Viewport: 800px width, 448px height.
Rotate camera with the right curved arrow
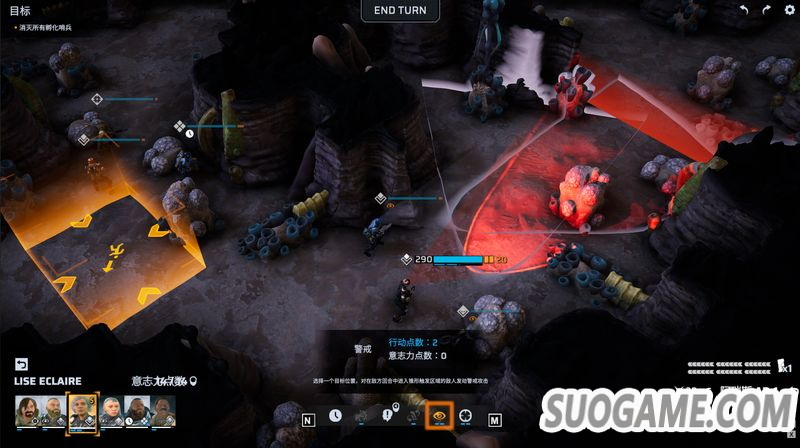click(x=766, y=10)
